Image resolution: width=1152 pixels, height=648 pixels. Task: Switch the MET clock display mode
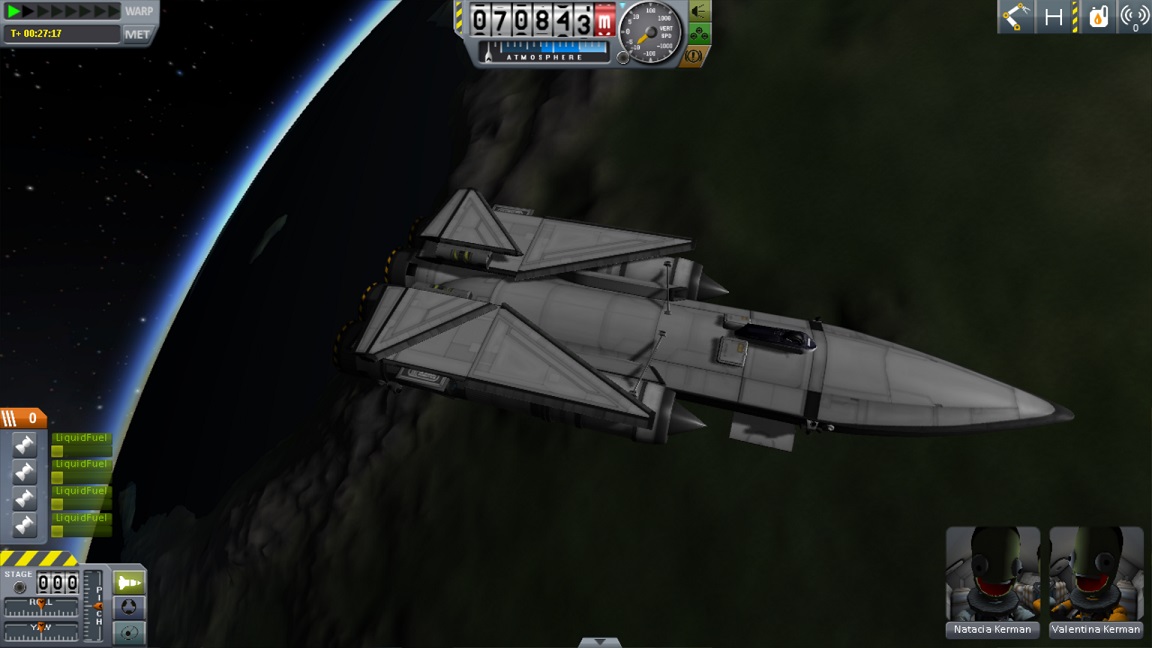pos(137,34)
